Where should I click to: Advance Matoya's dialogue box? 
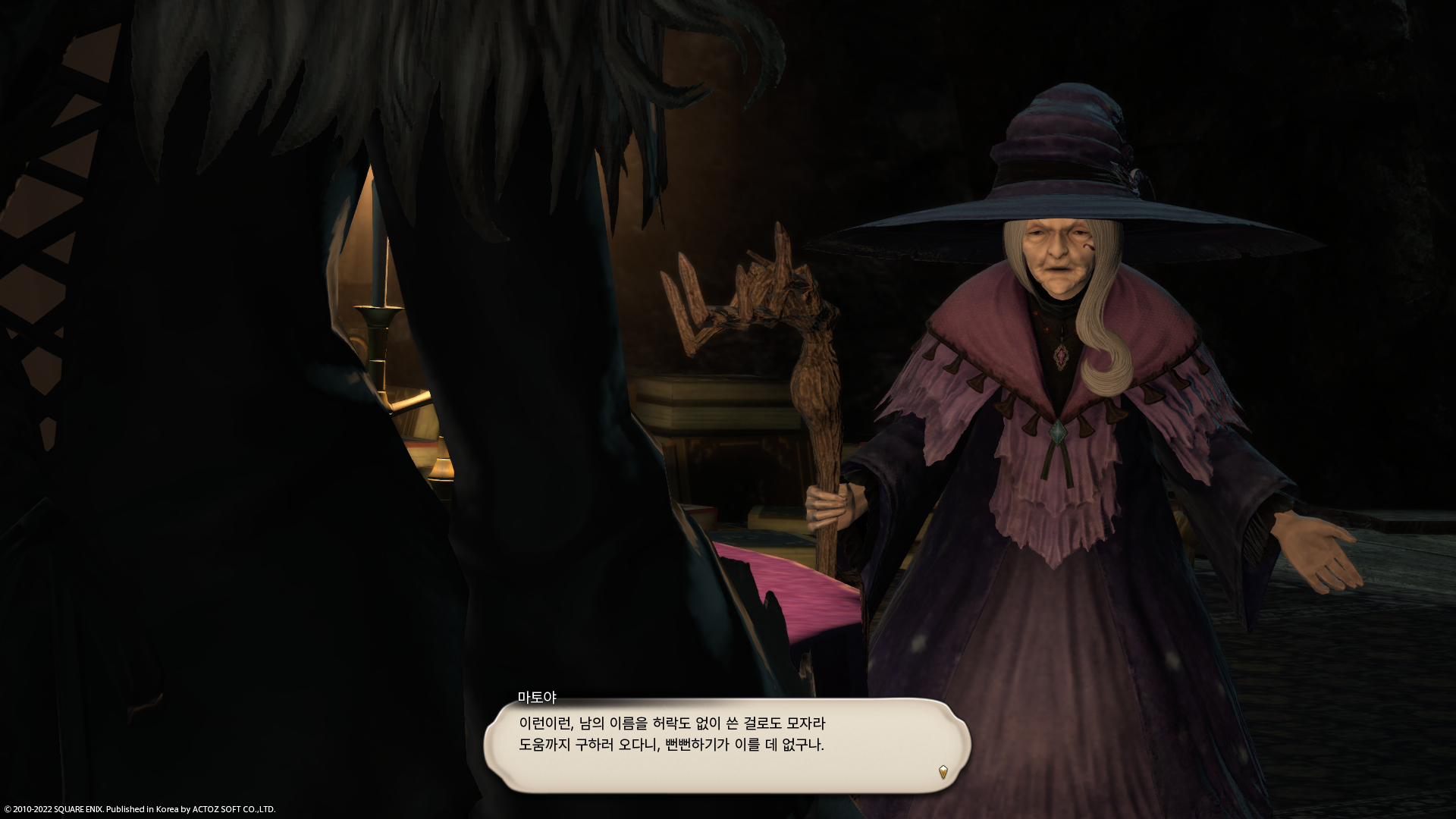click(726, 745)
